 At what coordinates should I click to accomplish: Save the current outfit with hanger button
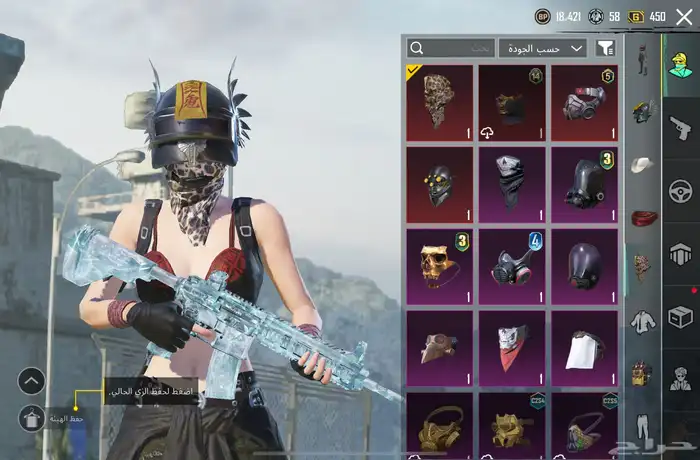31,417
